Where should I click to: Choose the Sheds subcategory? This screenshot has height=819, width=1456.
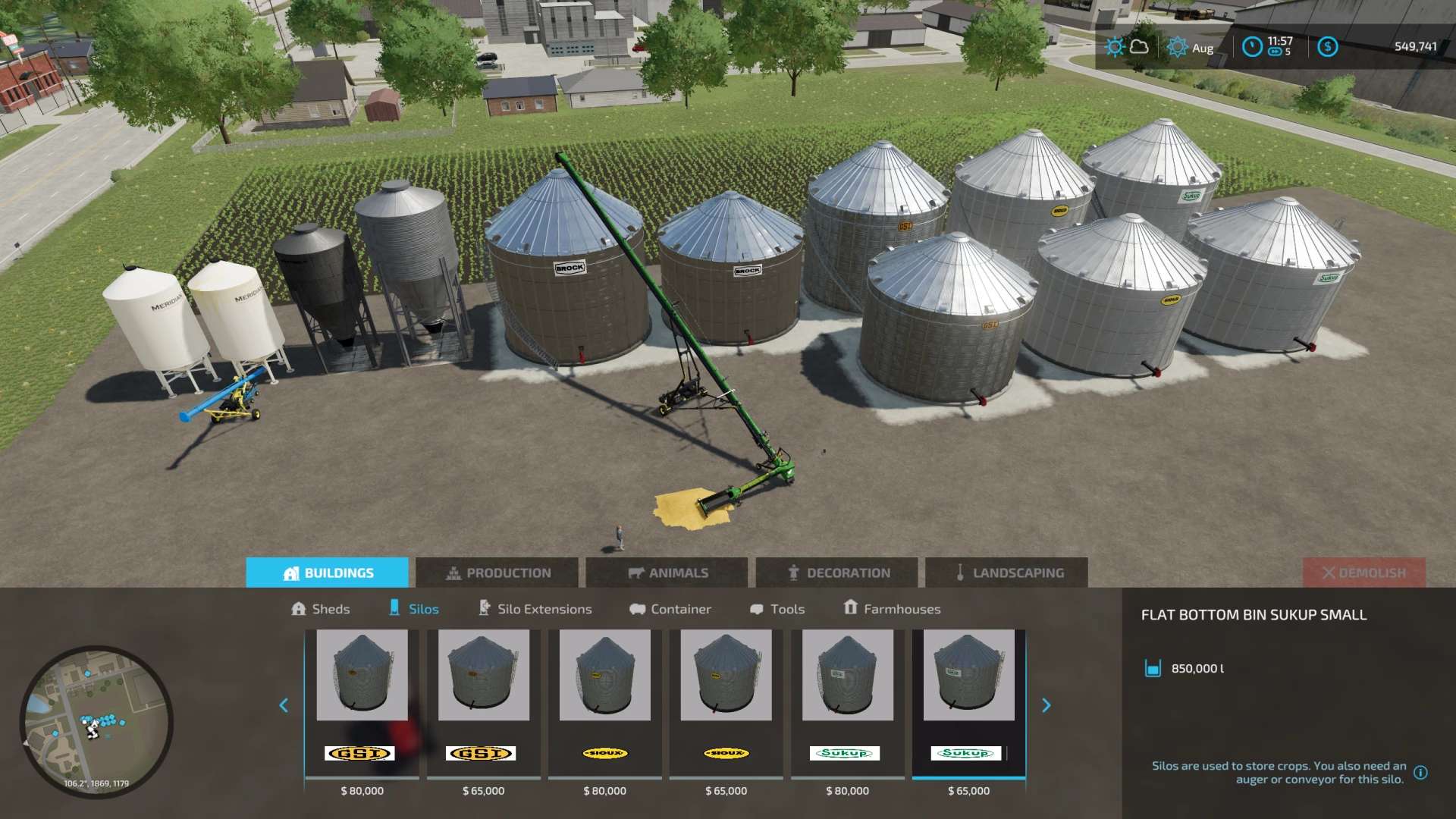321,609
